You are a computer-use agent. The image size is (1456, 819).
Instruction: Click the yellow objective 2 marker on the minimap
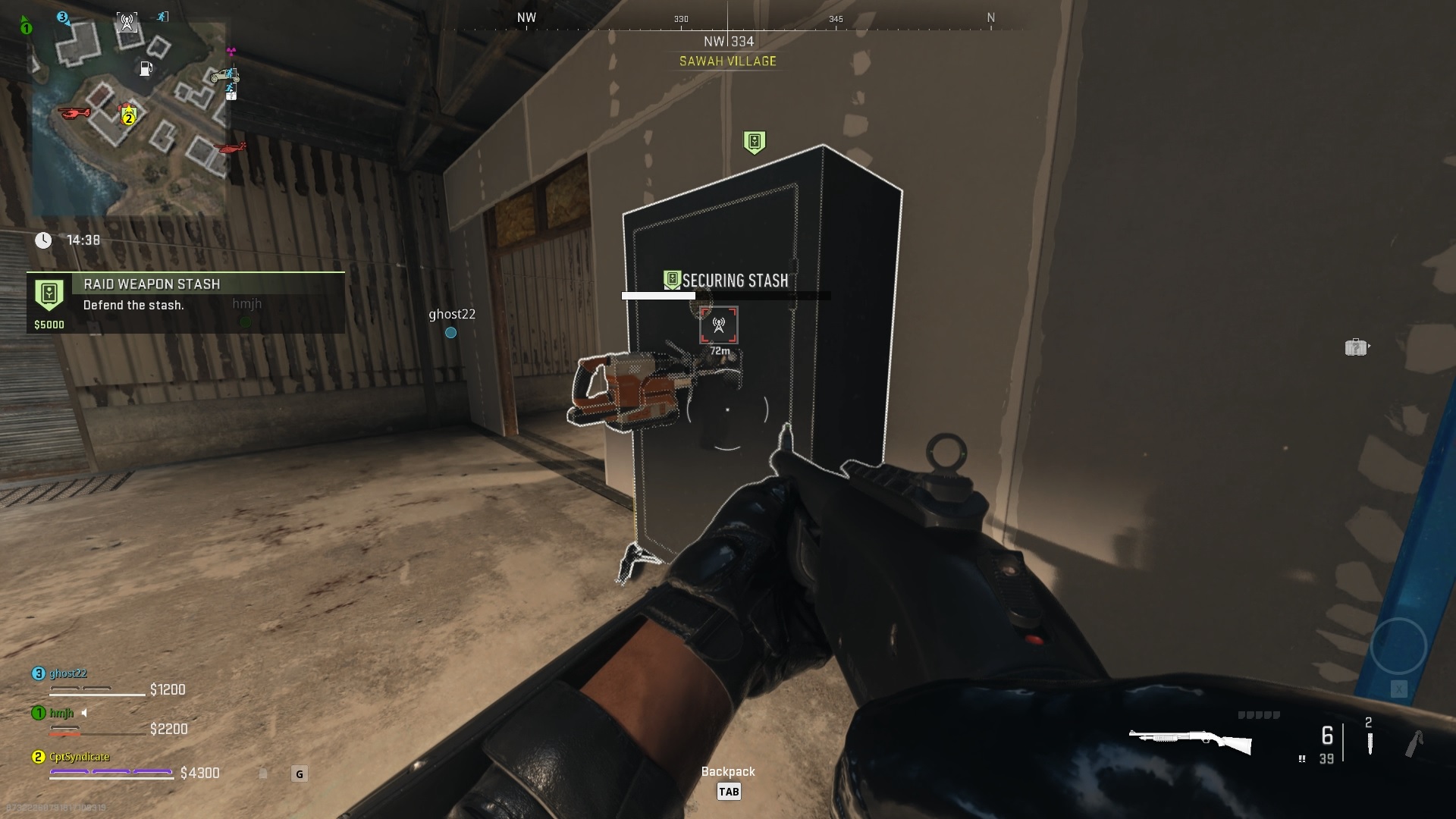click(128, 118)
